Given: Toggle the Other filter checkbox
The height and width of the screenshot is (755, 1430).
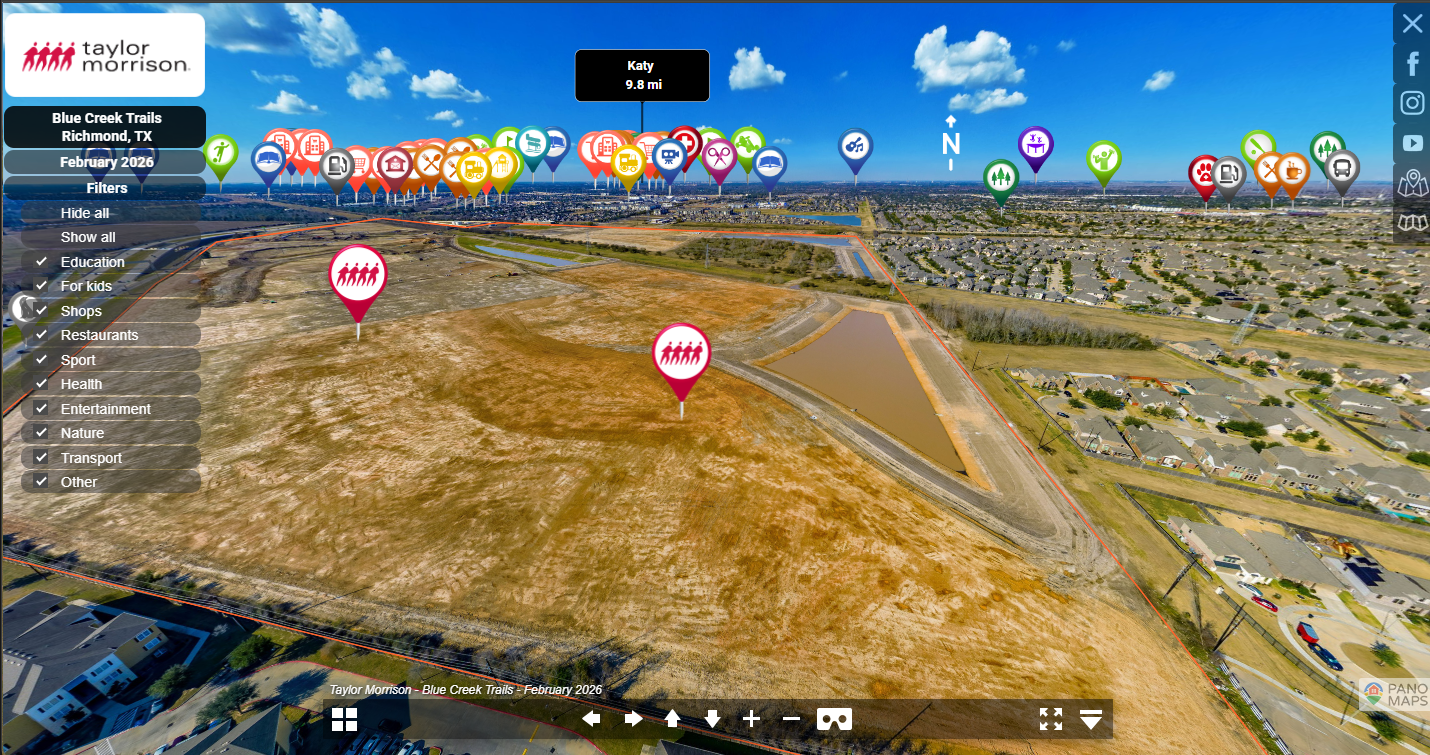Looking at the screenshot, I should point(41,481).
